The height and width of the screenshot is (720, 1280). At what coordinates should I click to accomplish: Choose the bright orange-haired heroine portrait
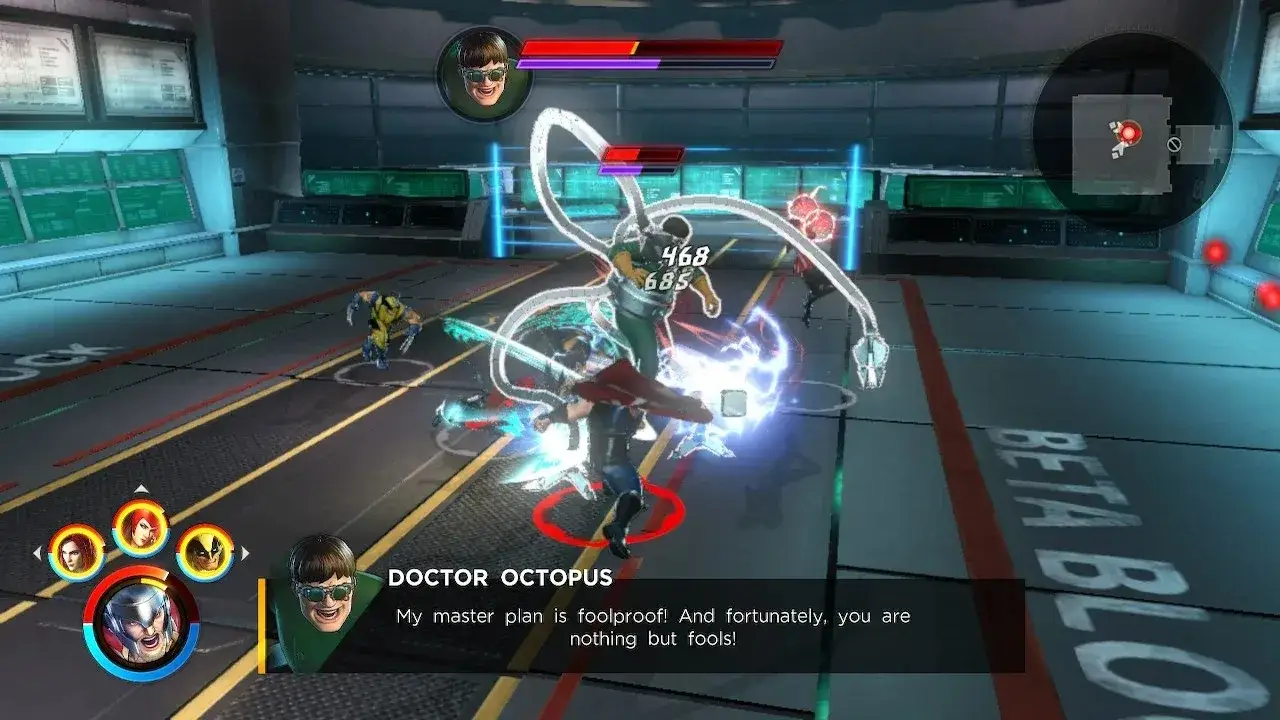coord(141,527)
